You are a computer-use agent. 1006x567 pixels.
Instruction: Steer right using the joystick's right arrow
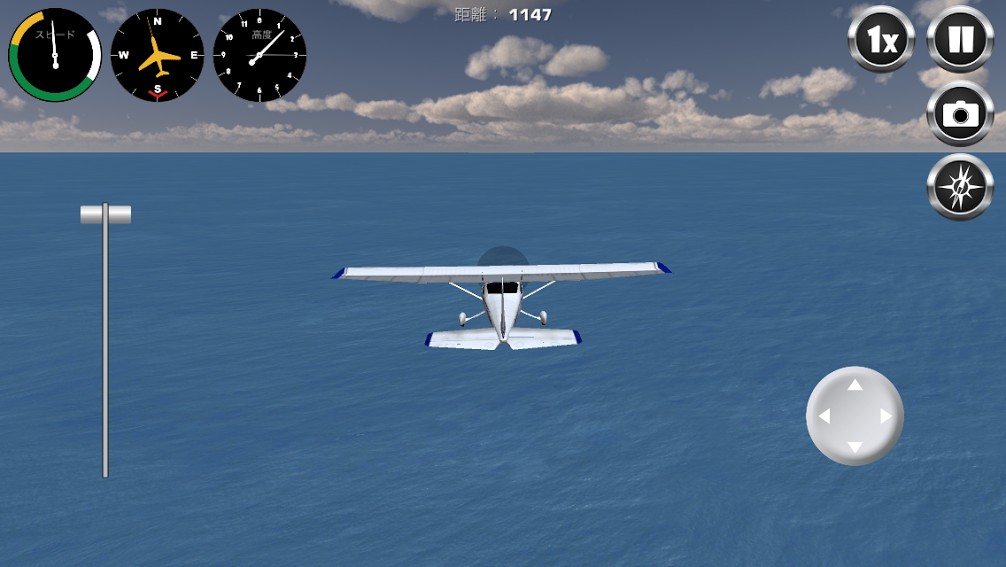885,416
